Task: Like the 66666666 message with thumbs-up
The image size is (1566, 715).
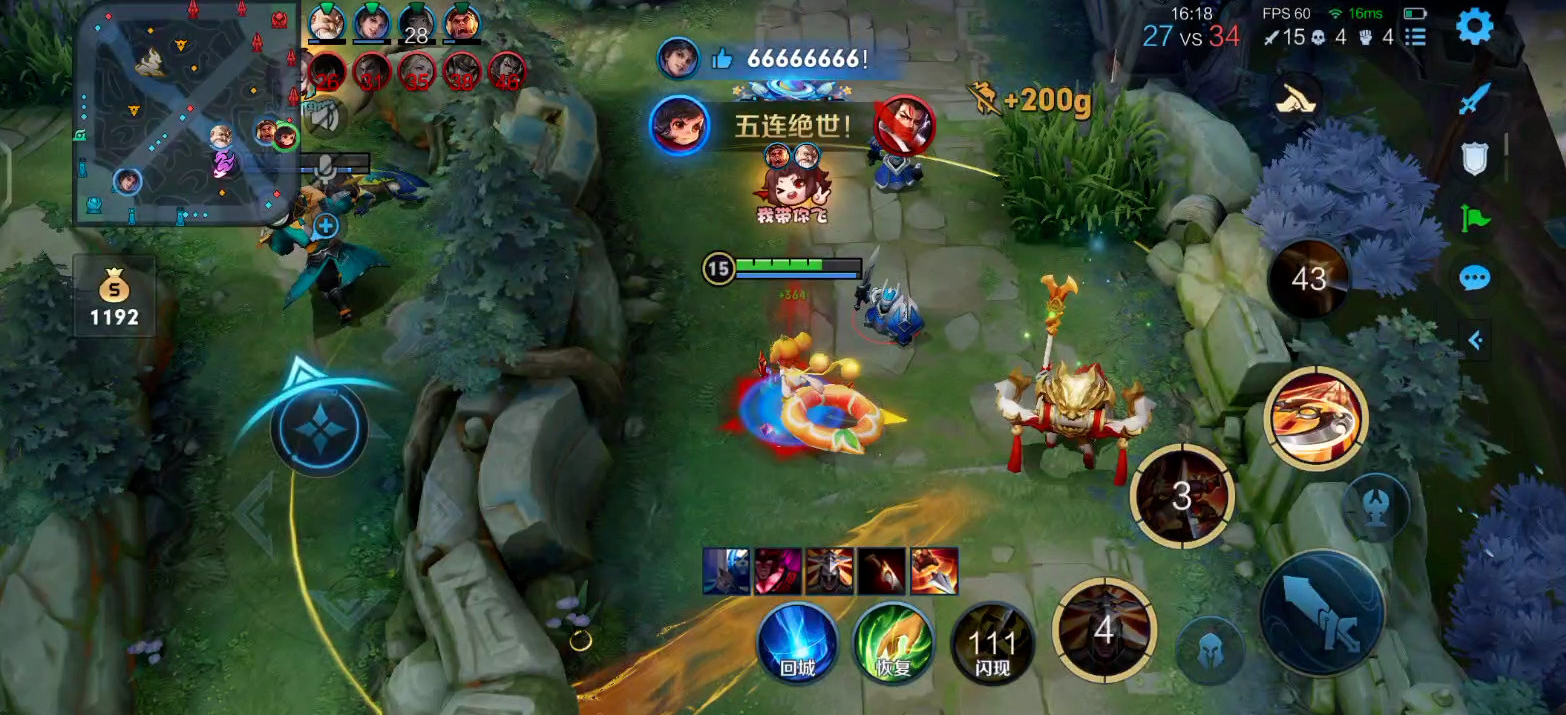Action: pyautogui.click(x=722, y=59)
